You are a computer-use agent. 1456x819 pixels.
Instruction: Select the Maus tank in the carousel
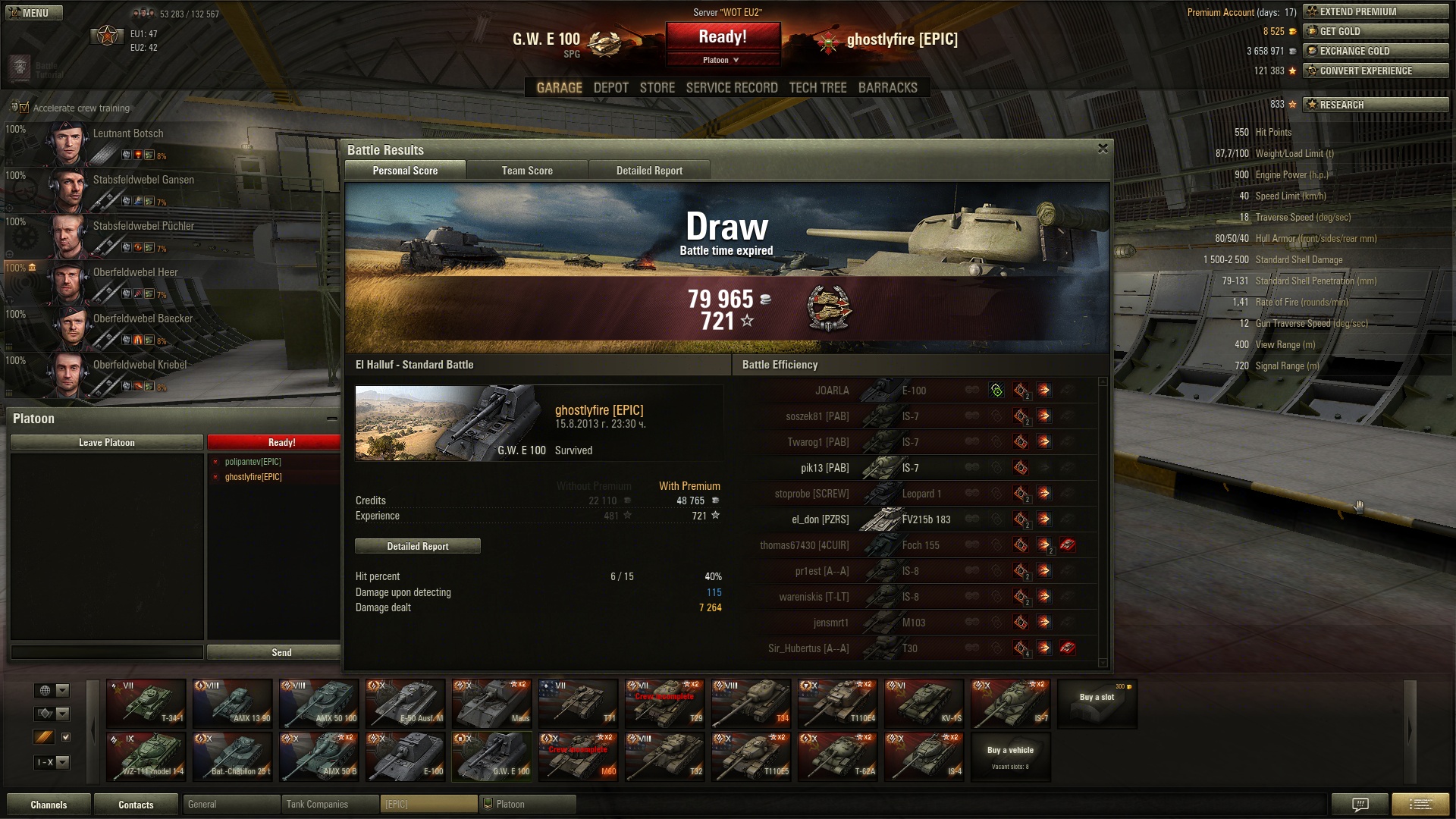click(x=492, y=704)
